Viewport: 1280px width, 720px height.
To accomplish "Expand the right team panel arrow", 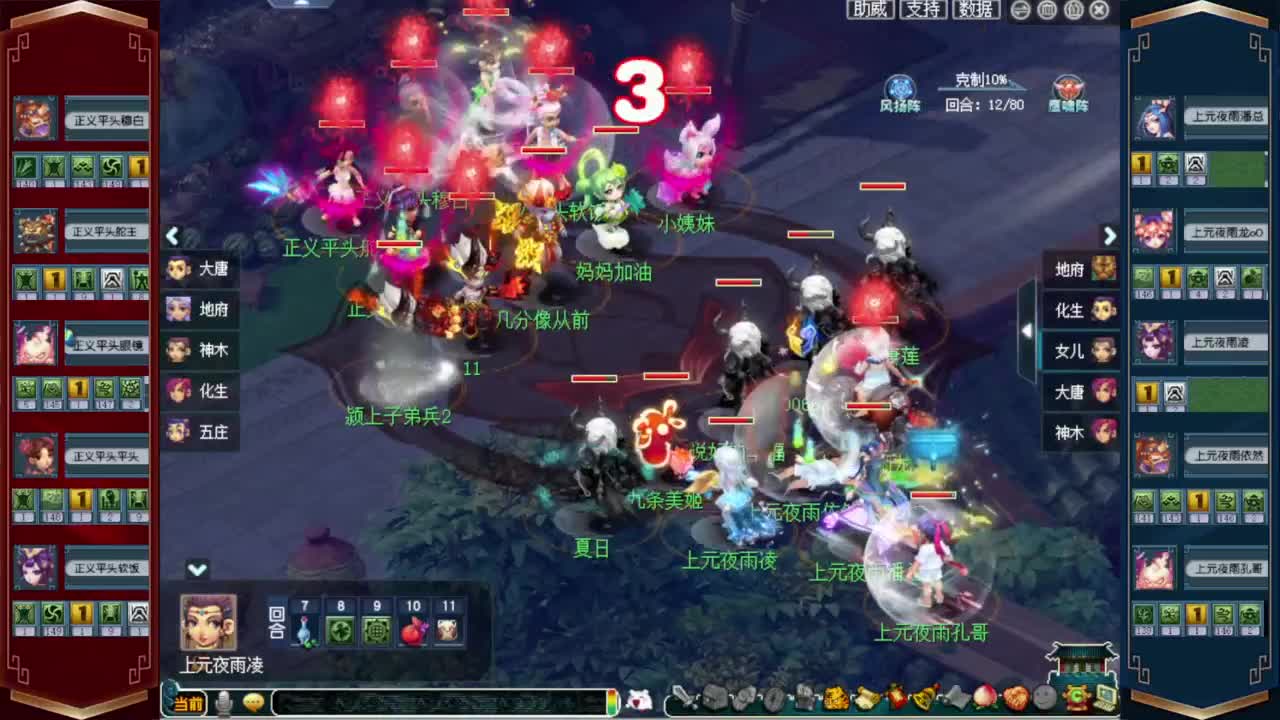I will 1110,237.
